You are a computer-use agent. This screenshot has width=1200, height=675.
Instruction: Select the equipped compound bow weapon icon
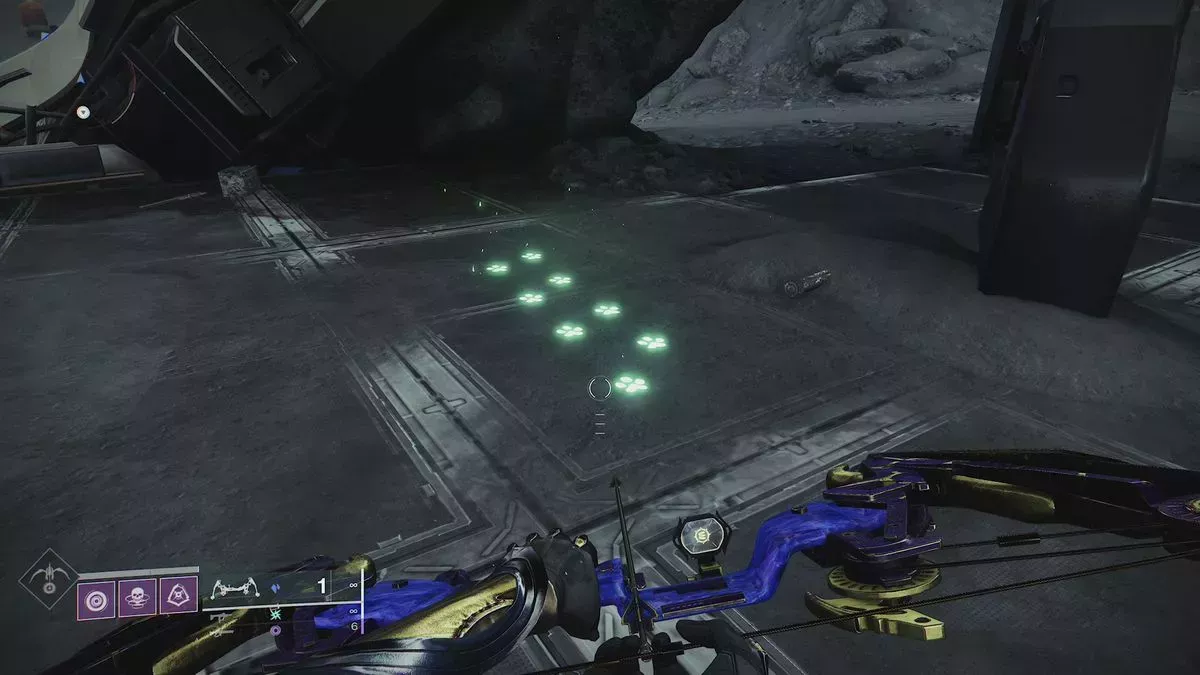point(231,587)
